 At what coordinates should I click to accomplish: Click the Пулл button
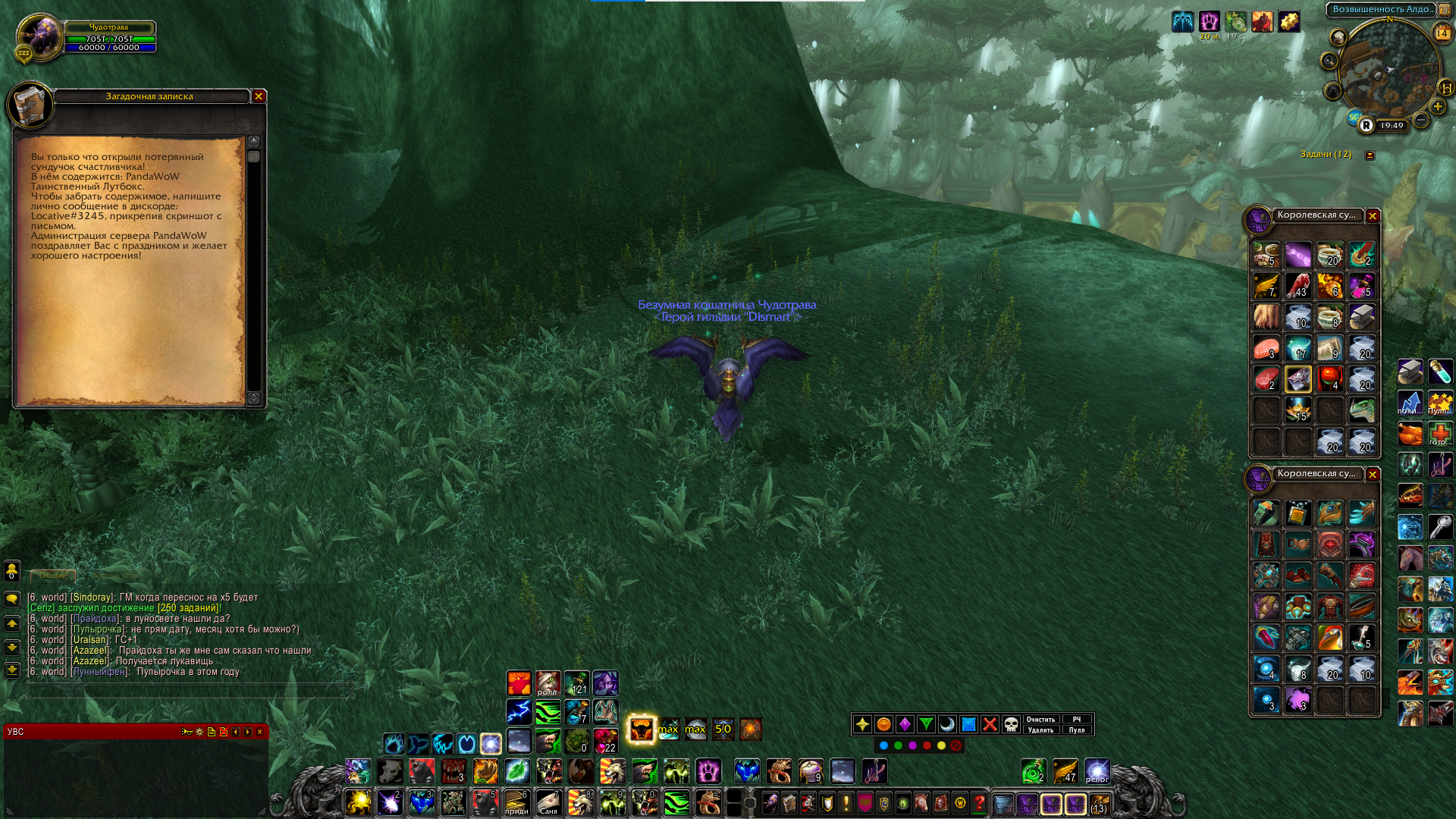click(1077, 730)
